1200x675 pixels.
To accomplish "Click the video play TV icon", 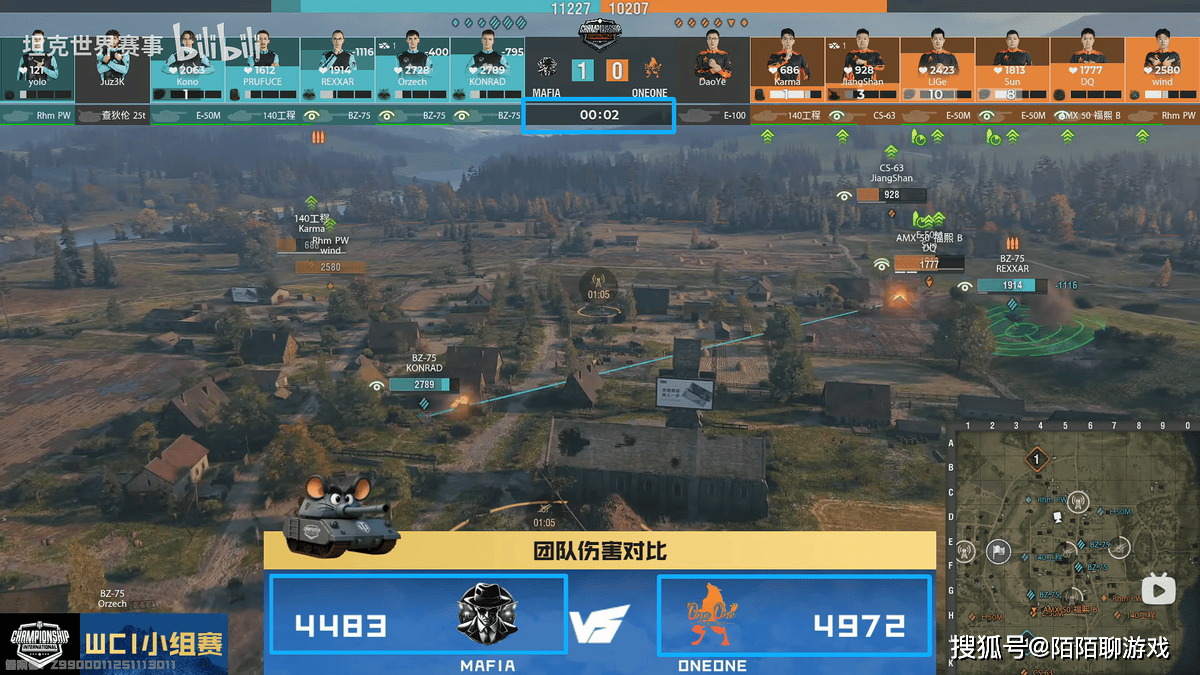I will pos(1159,590).
